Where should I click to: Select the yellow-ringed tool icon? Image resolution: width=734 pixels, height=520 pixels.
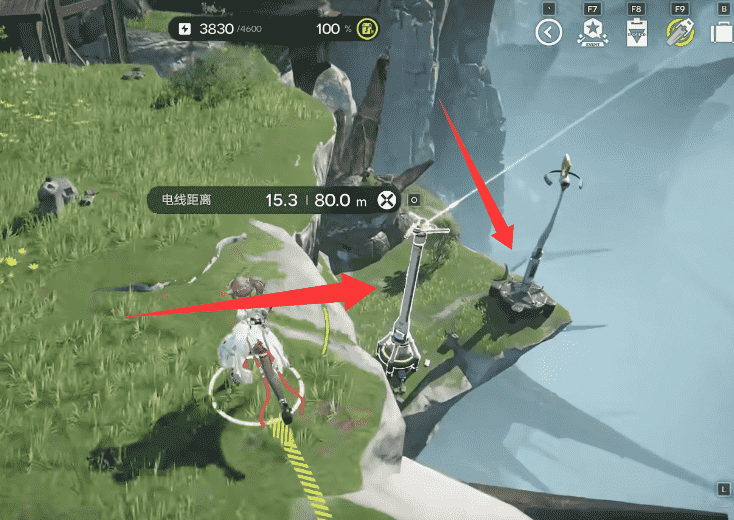point(680,33)
